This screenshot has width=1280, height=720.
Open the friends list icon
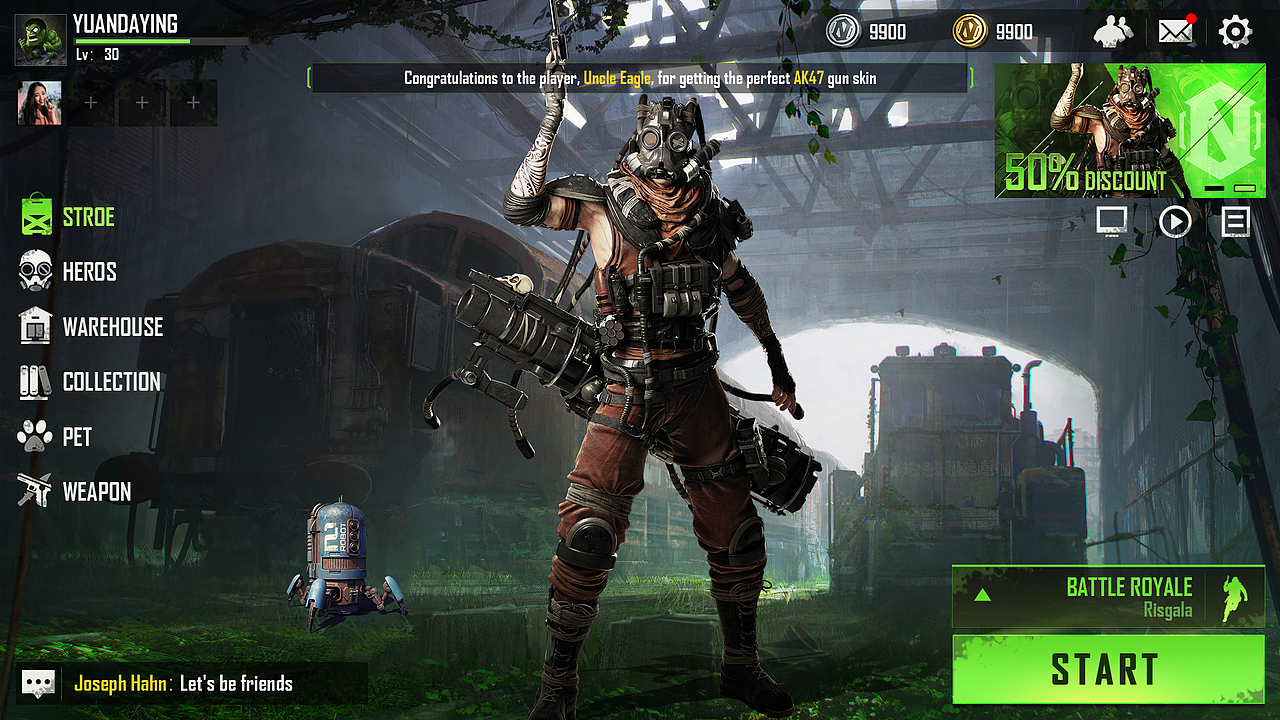1113,32
